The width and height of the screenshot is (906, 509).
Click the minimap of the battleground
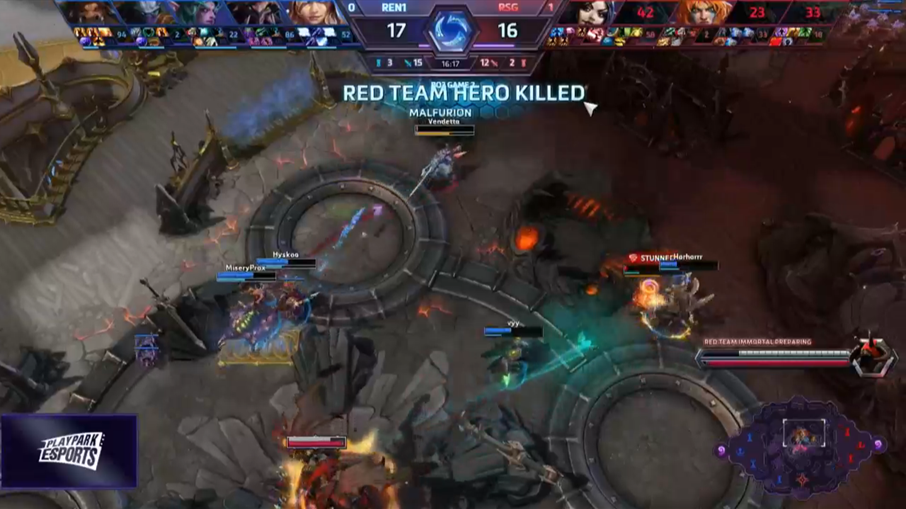point(801,445)
